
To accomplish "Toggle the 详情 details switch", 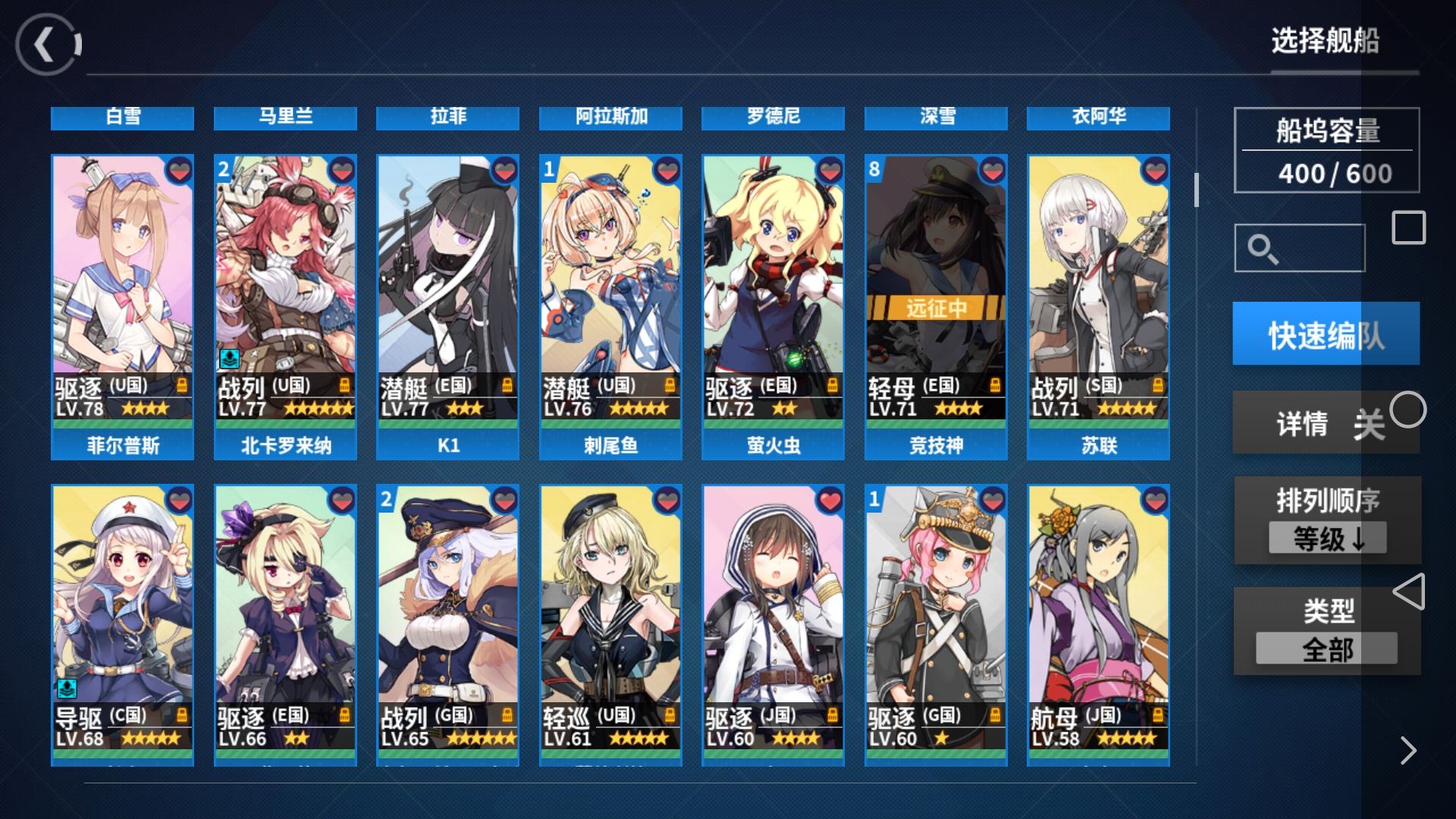I will pyautogui.click(x=1327, y=422).
